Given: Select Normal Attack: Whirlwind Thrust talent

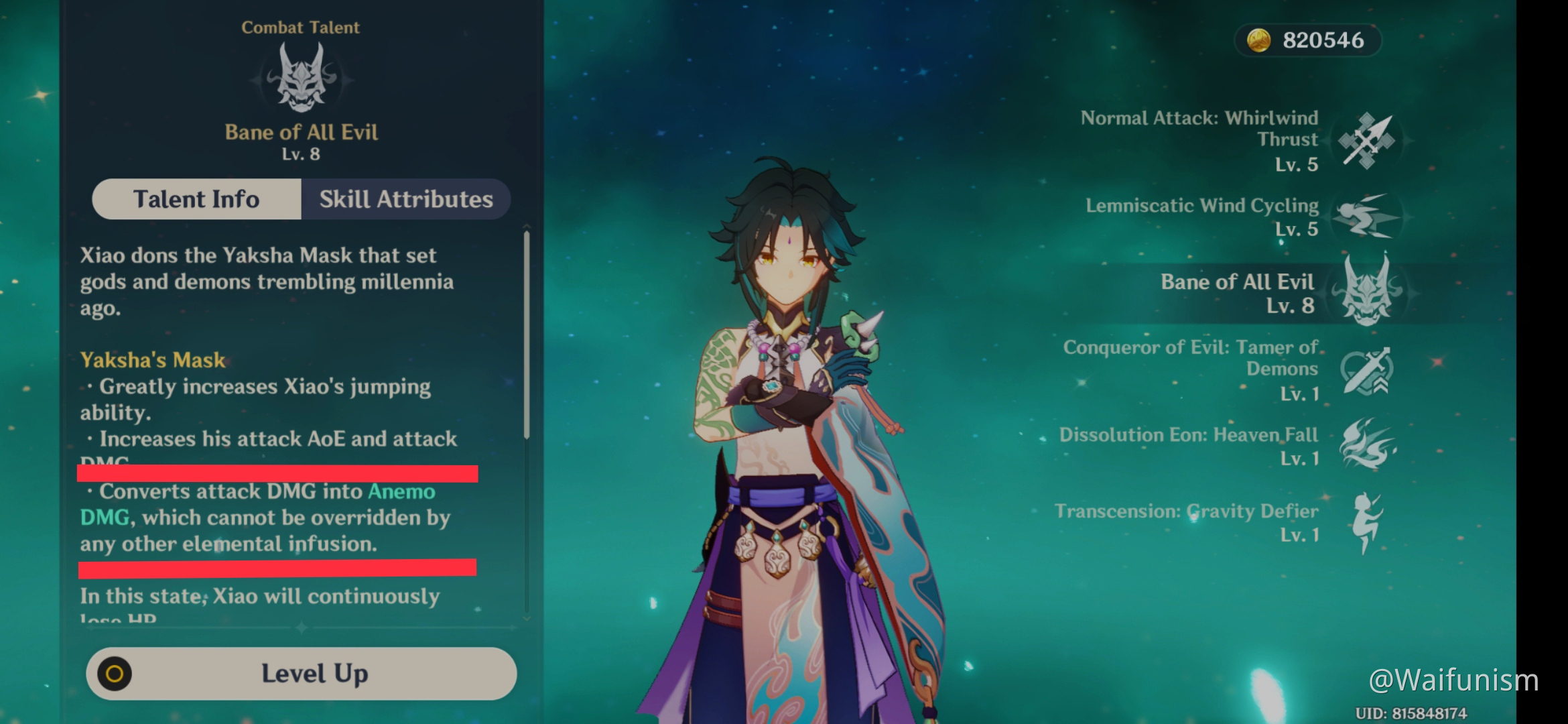Looking at the screenshot, I should pos(1366,141).
